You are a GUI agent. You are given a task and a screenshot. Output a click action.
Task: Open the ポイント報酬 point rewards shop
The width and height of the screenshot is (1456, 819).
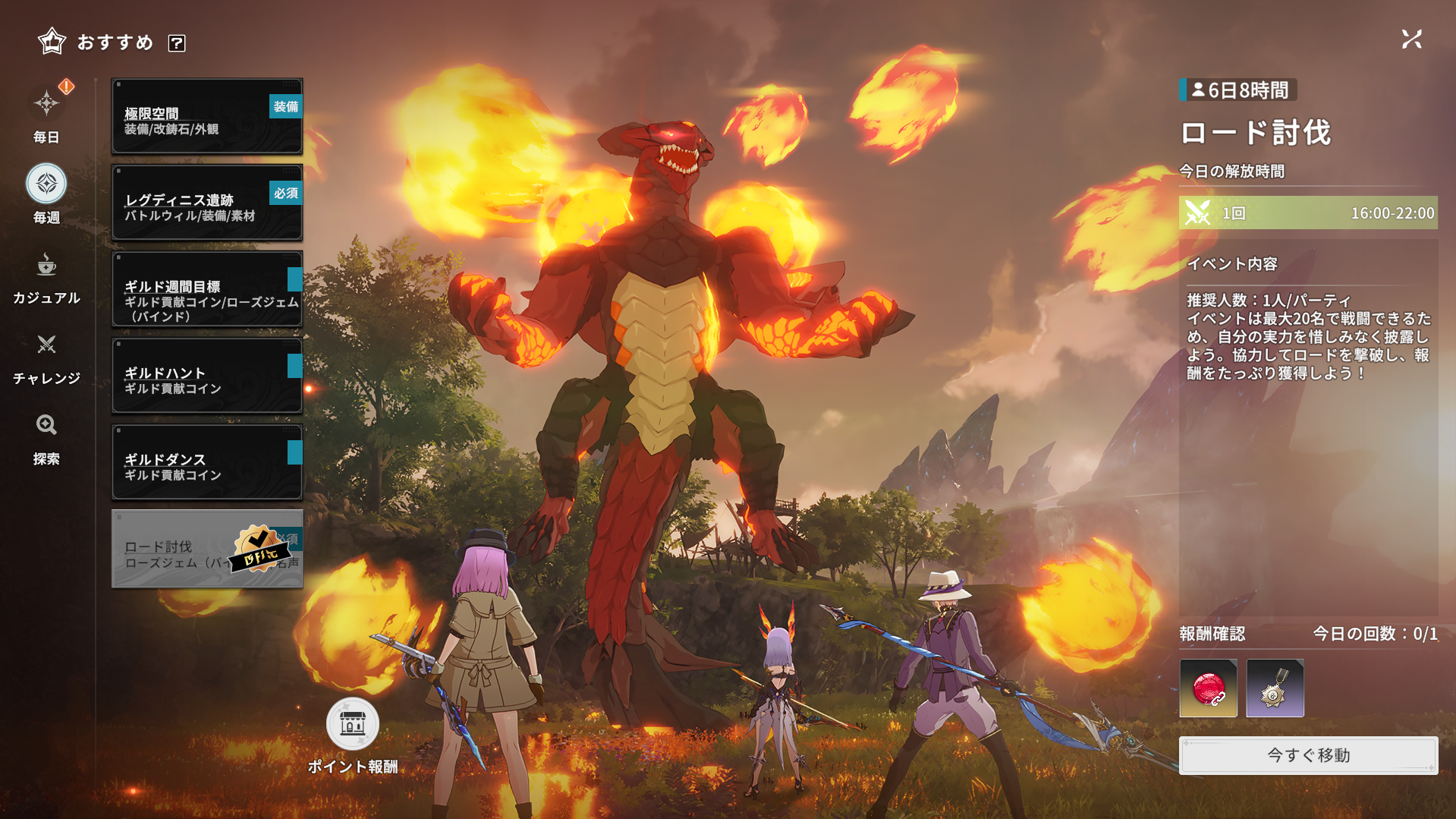[352, 725]
